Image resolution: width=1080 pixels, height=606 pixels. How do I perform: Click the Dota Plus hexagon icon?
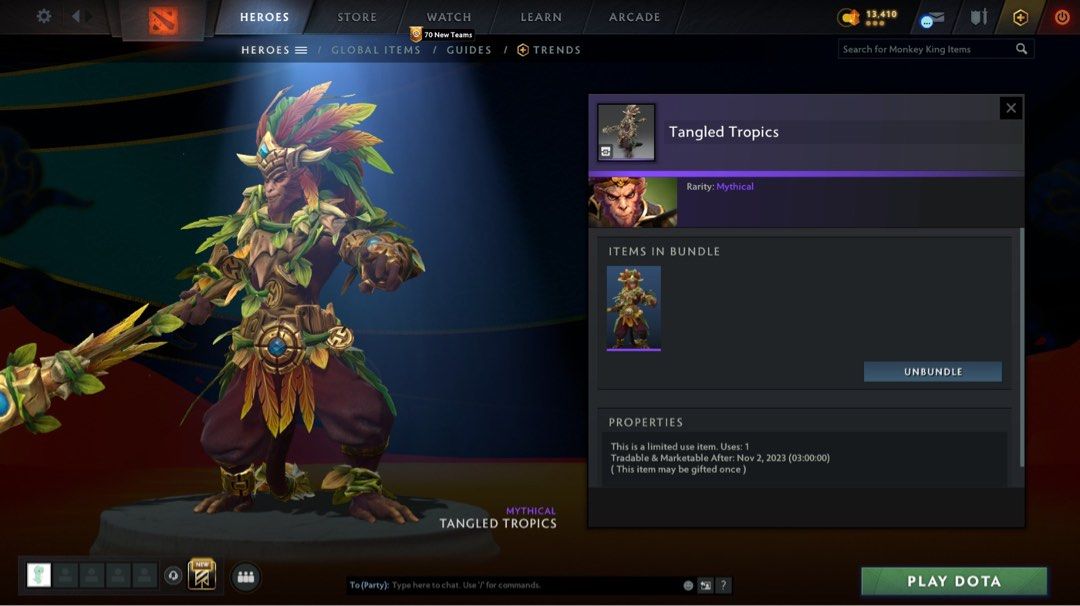point(1020,17)
